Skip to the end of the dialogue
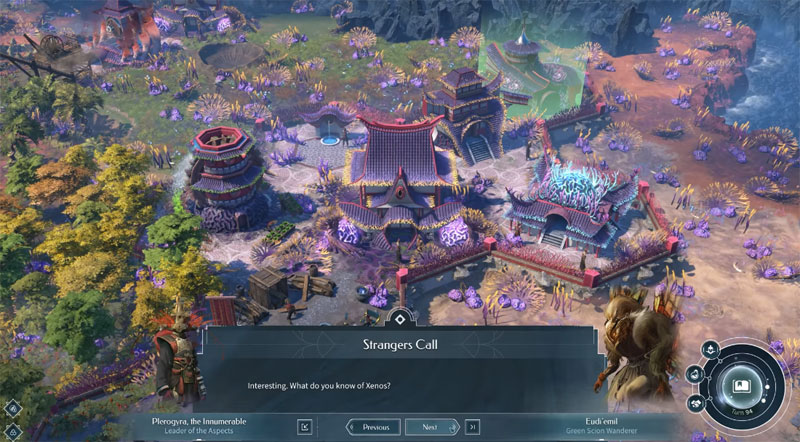The width and height of the screenshot is (800, 442). click(x=472, y=427)
